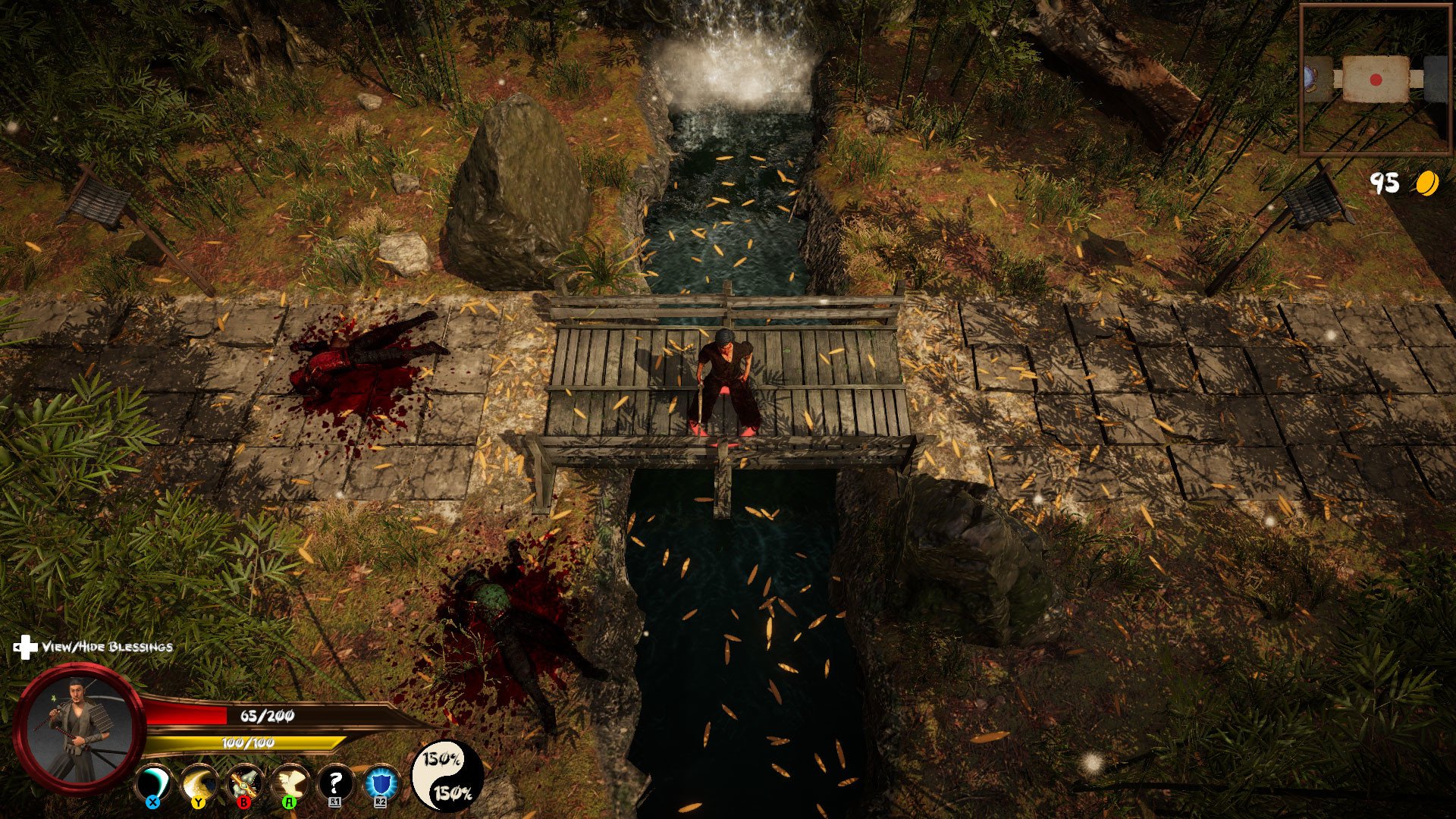The width and height of the screenshot is (1456, 819).
Task: Use the crossed sword special attack icon
Action: point(245,784)
